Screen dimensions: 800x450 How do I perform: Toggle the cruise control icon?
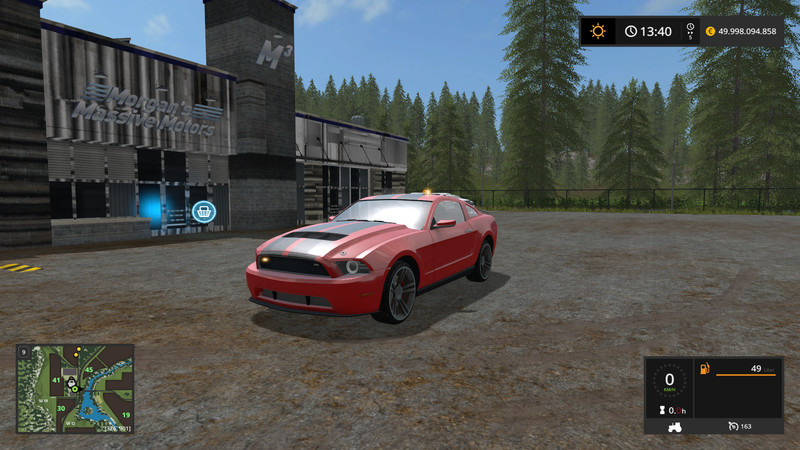tap(734, 425)
